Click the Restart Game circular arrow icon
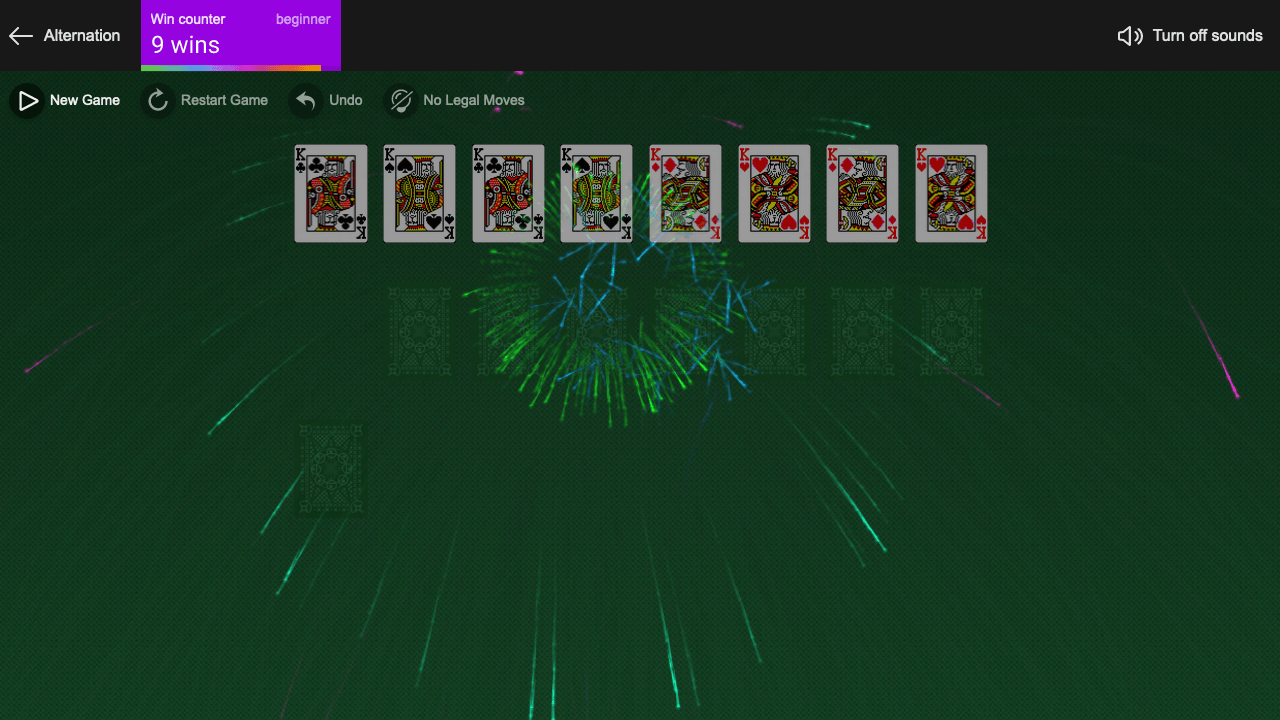This screenshot has width=1280, height=720. point(157,100)
